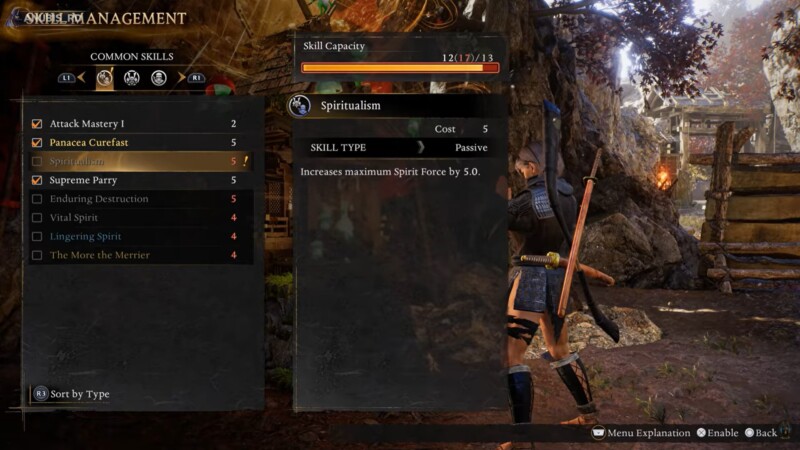Switch to the third skill category tab
Screen dimensions: 800x450
pos(159,77)
